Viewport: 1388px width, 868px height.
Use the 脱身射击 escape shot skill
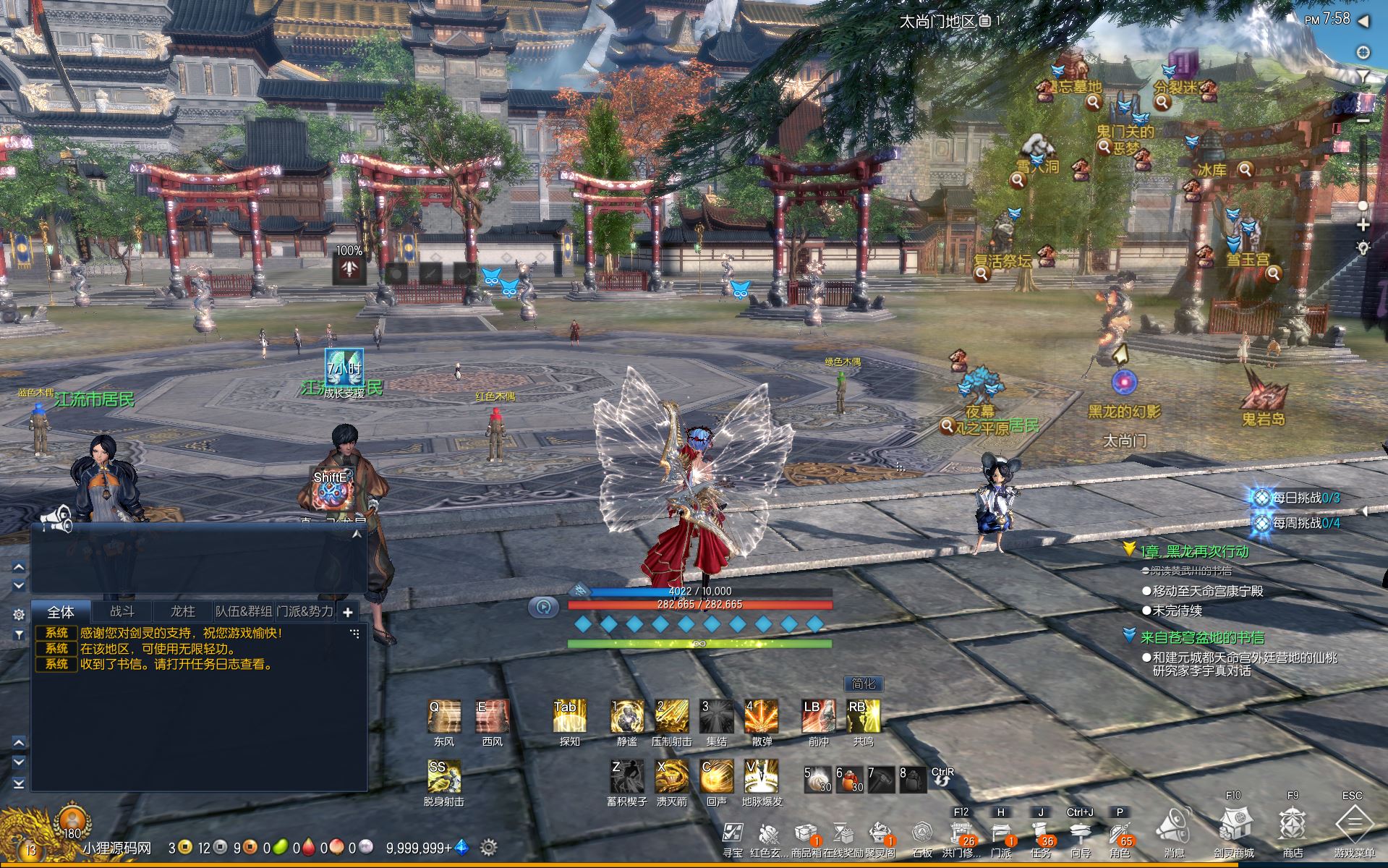click(x=444, y=777)
